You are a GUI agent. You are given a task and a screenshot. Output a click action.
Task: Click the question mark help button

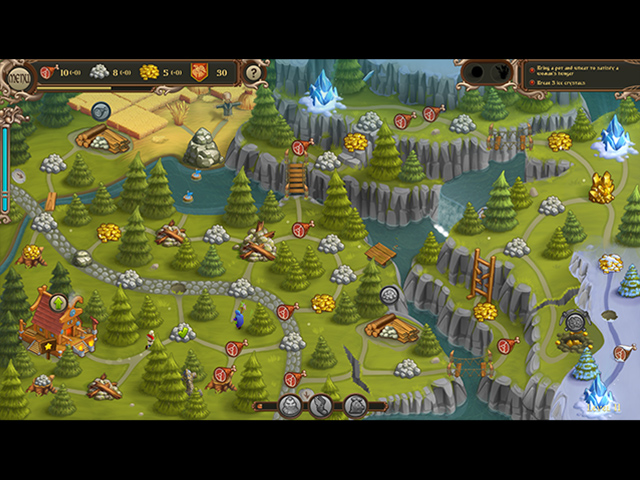tap(254, 72)
